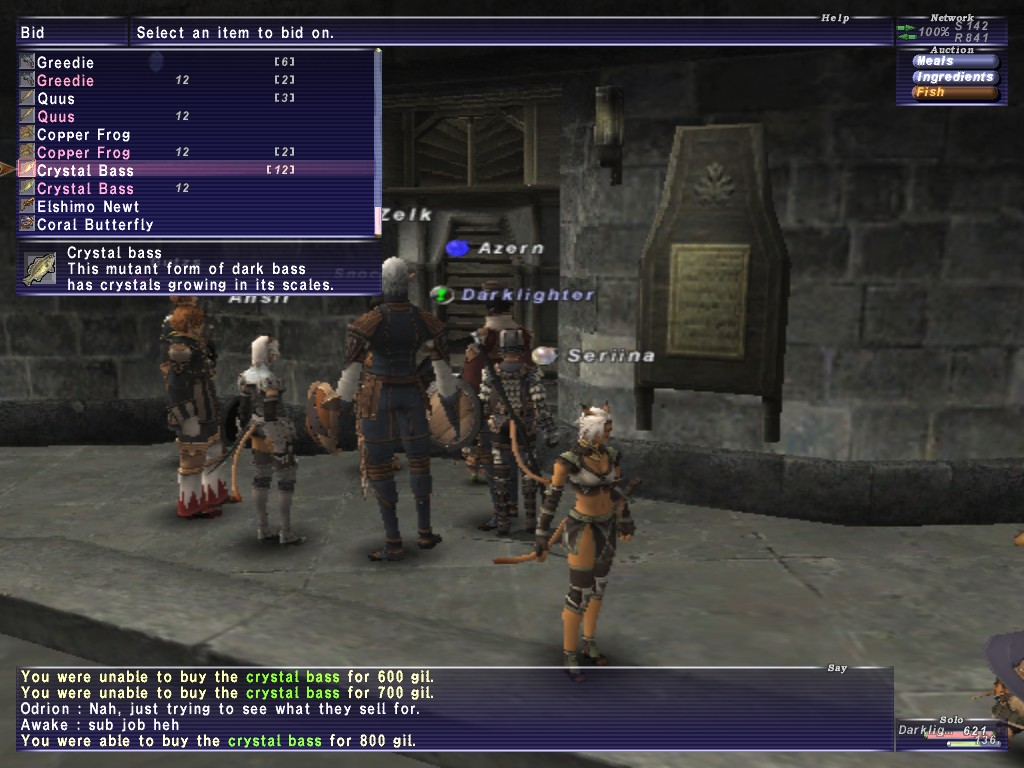Viewport: 1024px width, 768px height.
Task: Click the item list scrollbar
Action: [x=378, y=140]
